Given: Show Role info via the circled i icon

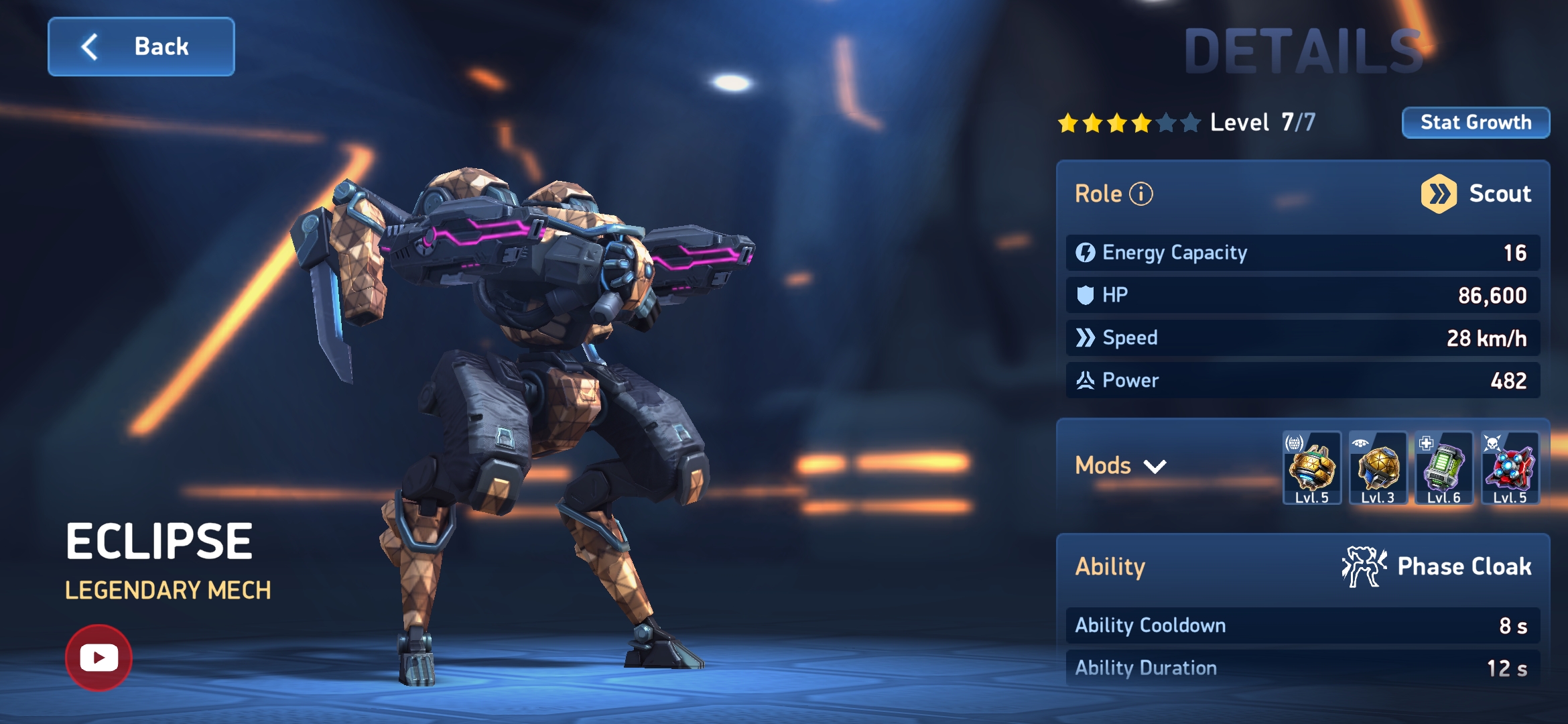Looking at the screenshot, I should (x=1141, y=194).
